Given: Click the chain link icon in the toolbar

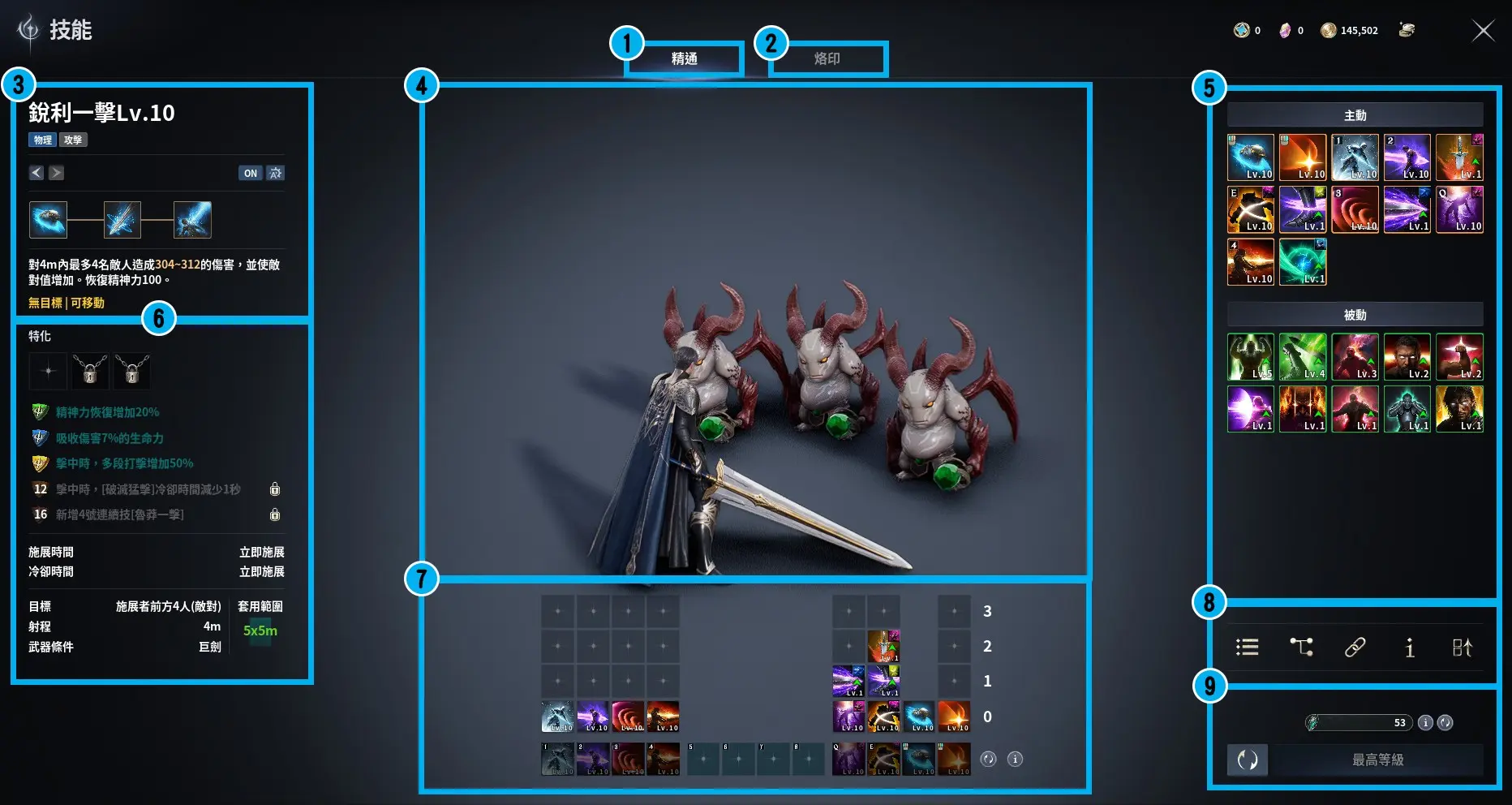Looking at the screenshot, I should pos(1355,647).
